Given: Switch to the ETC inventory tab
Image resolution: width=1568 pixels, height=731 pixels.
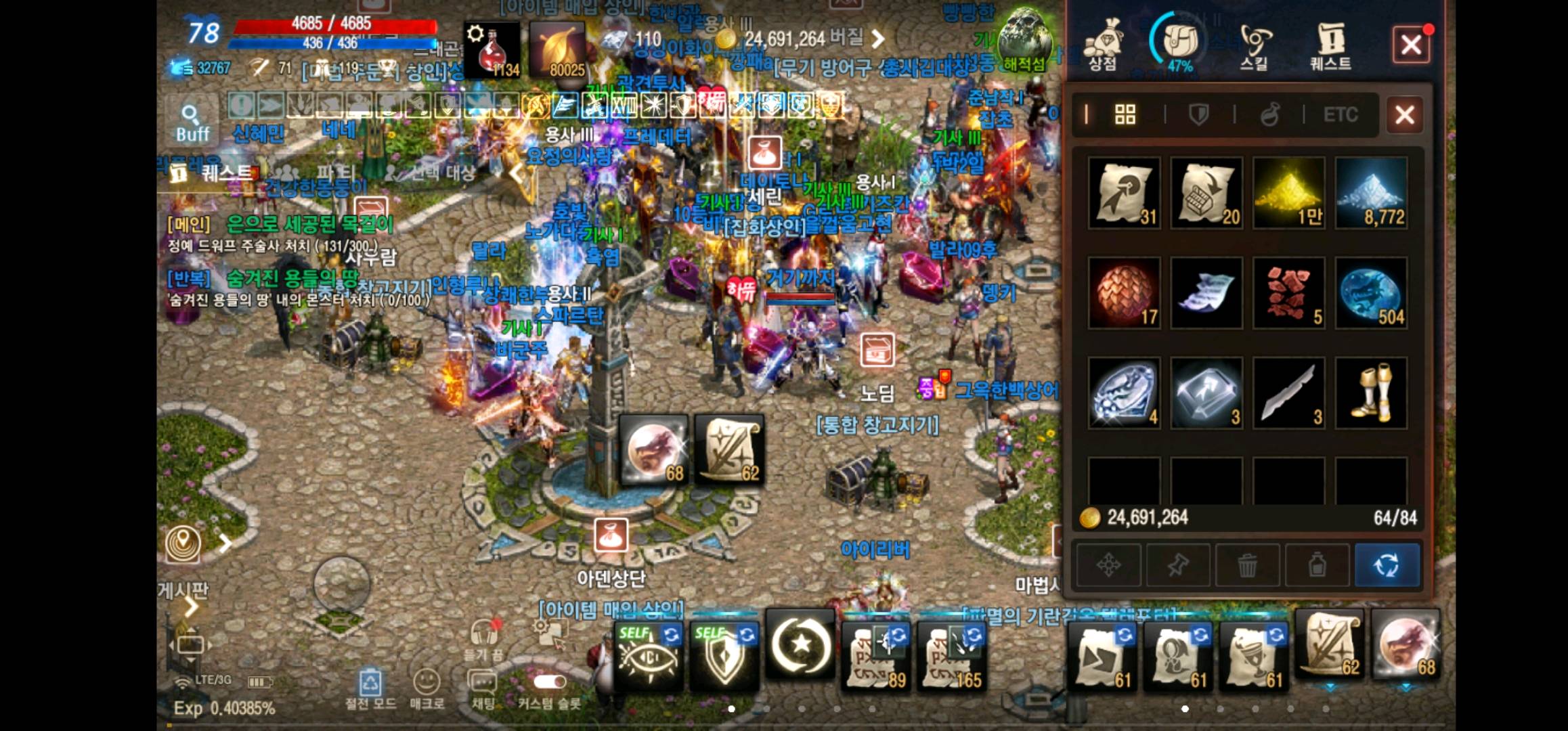Looking at the screenshot, I should point(1341,114).
